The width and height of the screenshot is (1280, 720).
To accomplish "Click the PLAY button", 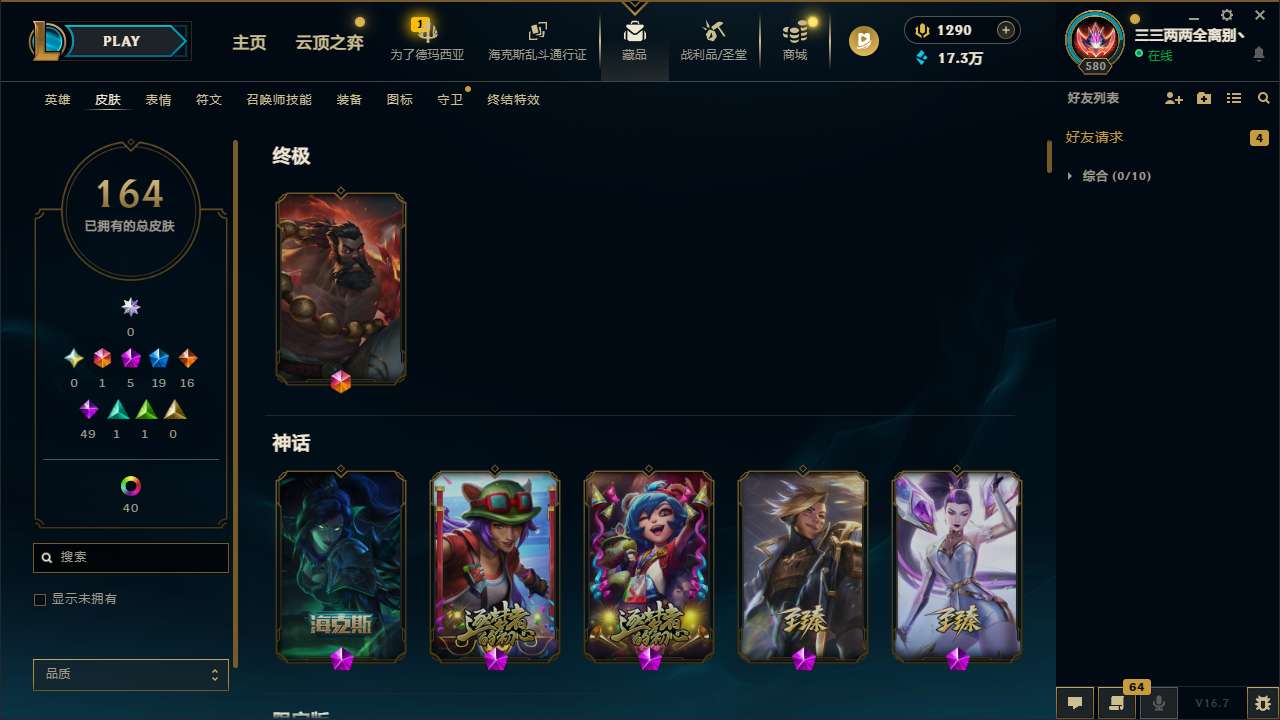I will pos(121,41).
